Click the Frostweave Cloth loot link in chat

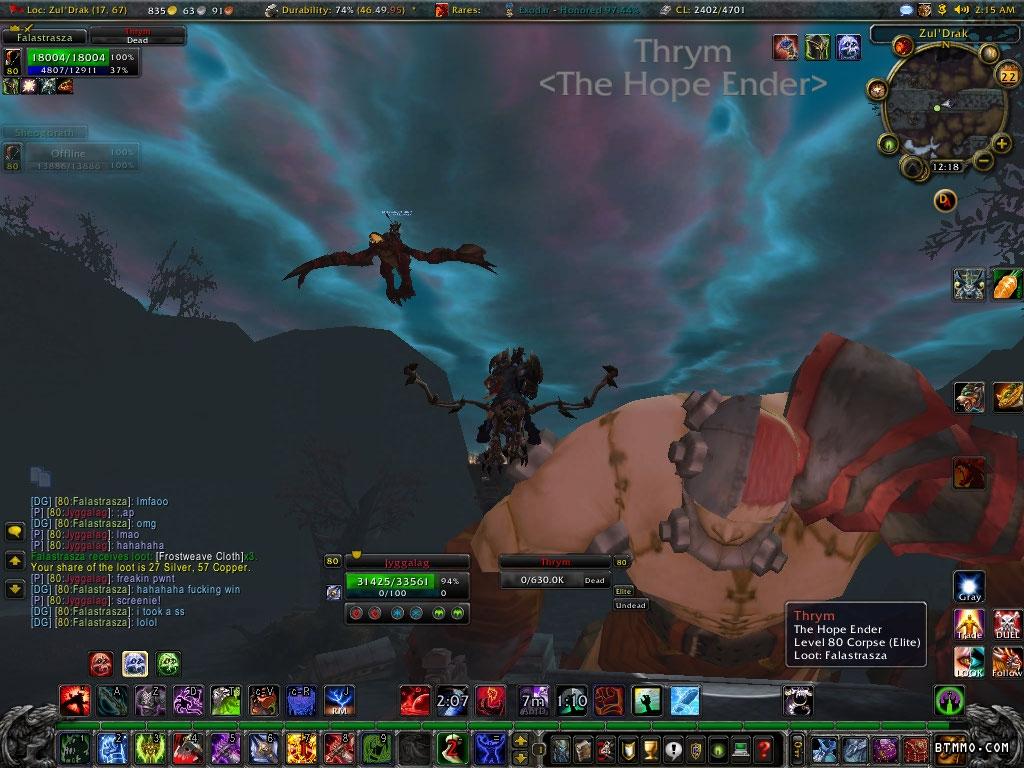tap(200, 556)
